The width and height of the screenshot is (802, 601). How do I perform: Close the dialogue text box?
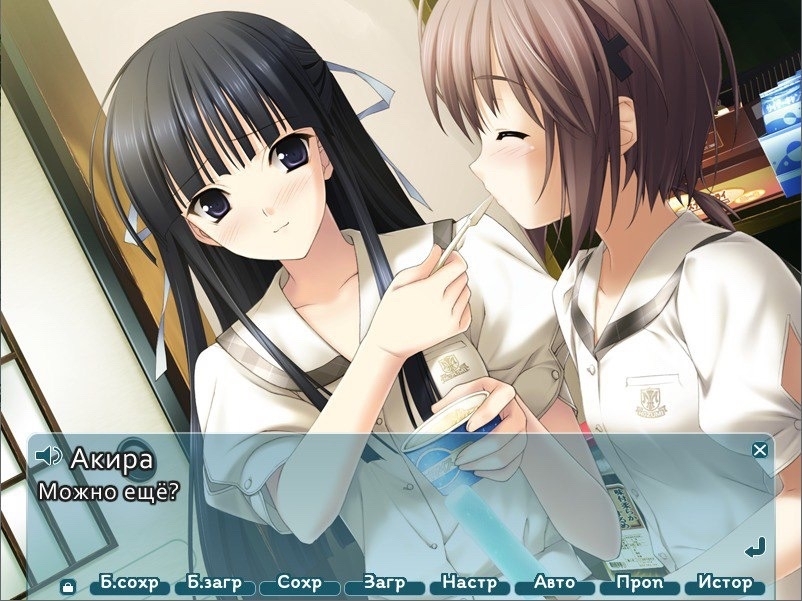pyautogui.click(x=760, y=450)
